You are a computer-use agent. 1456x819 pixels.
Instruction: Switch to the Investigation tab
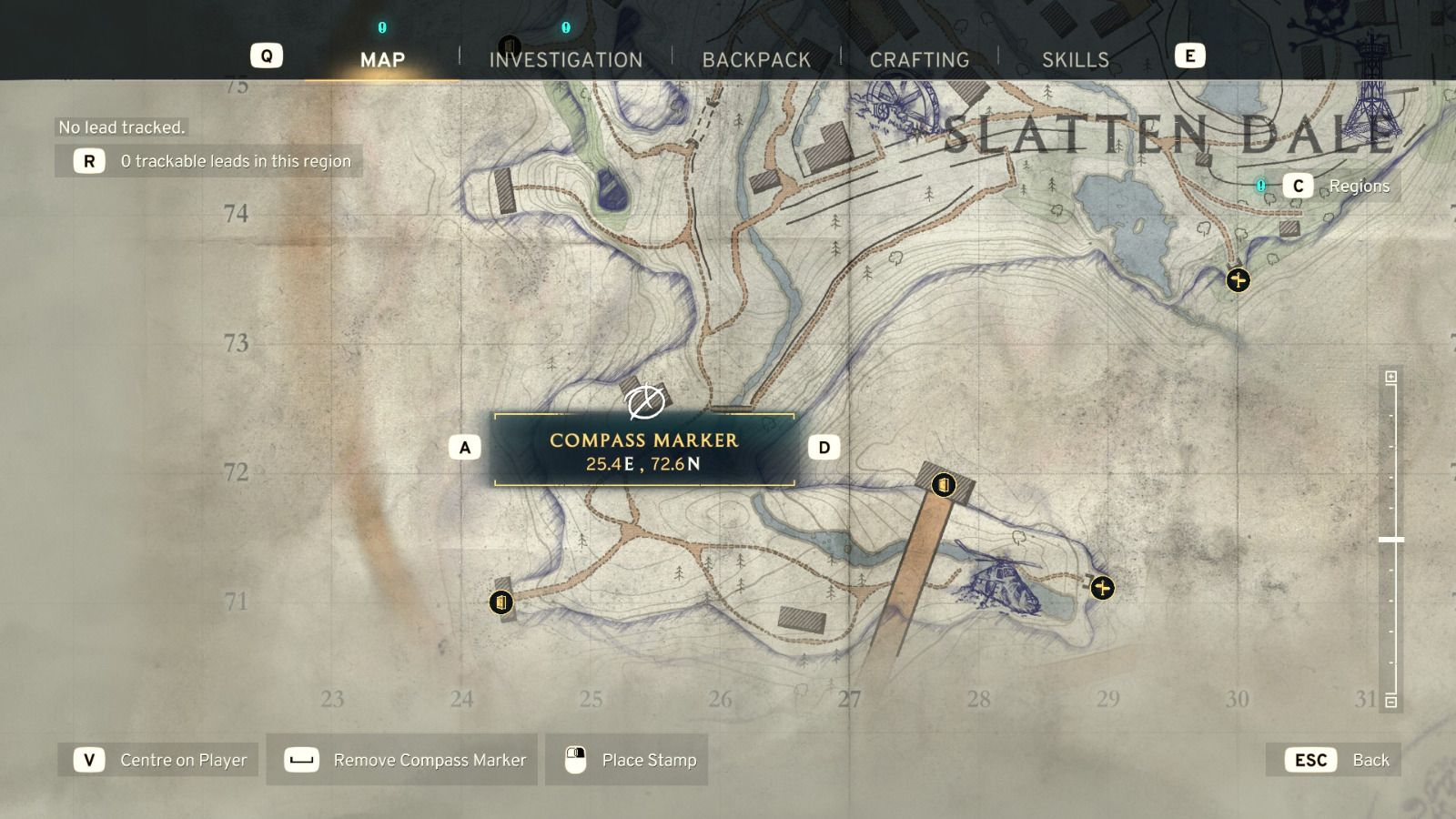[x=565, y=60]
